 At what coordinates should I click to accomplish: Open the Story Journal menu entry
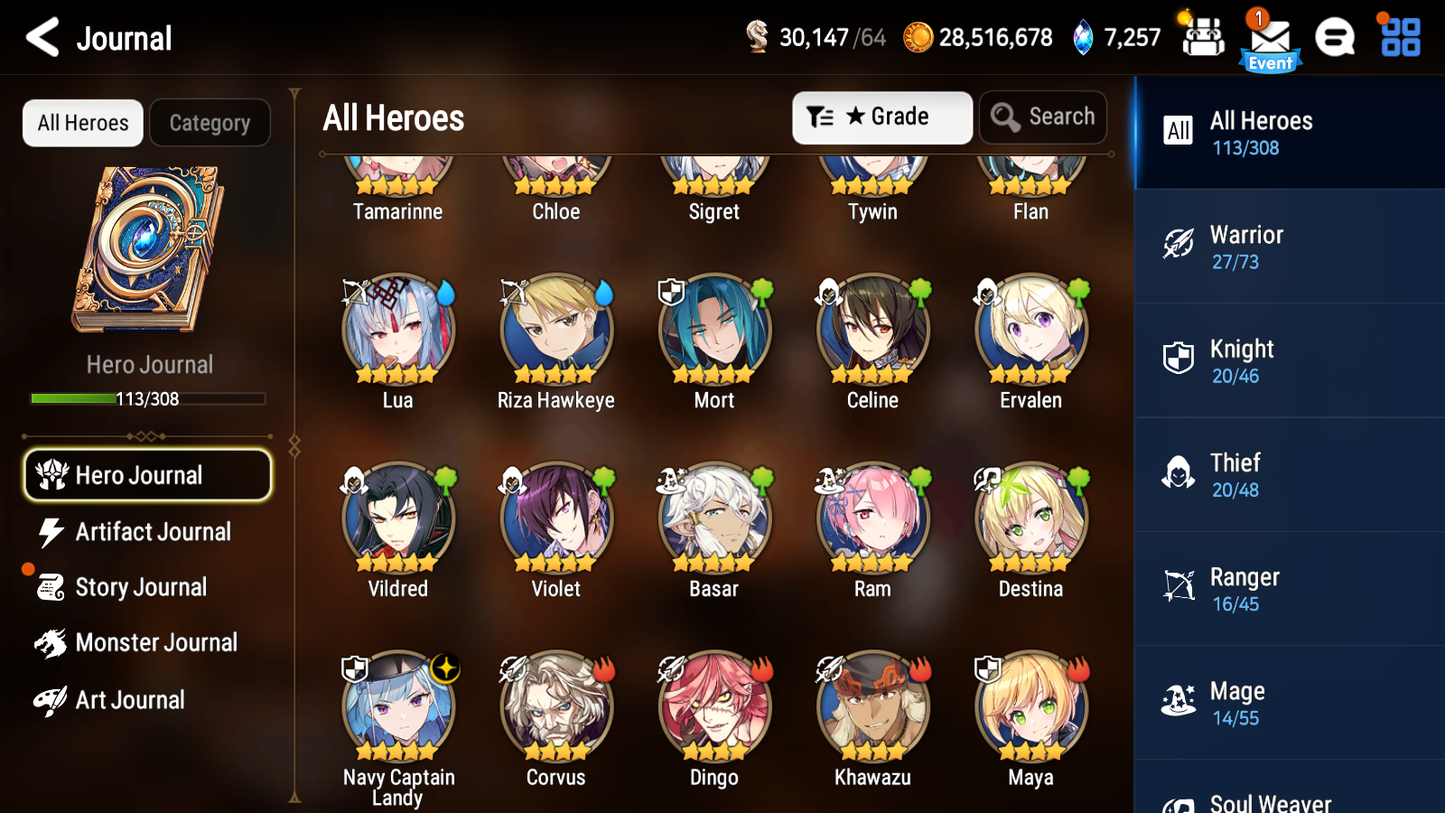(143, 588)
